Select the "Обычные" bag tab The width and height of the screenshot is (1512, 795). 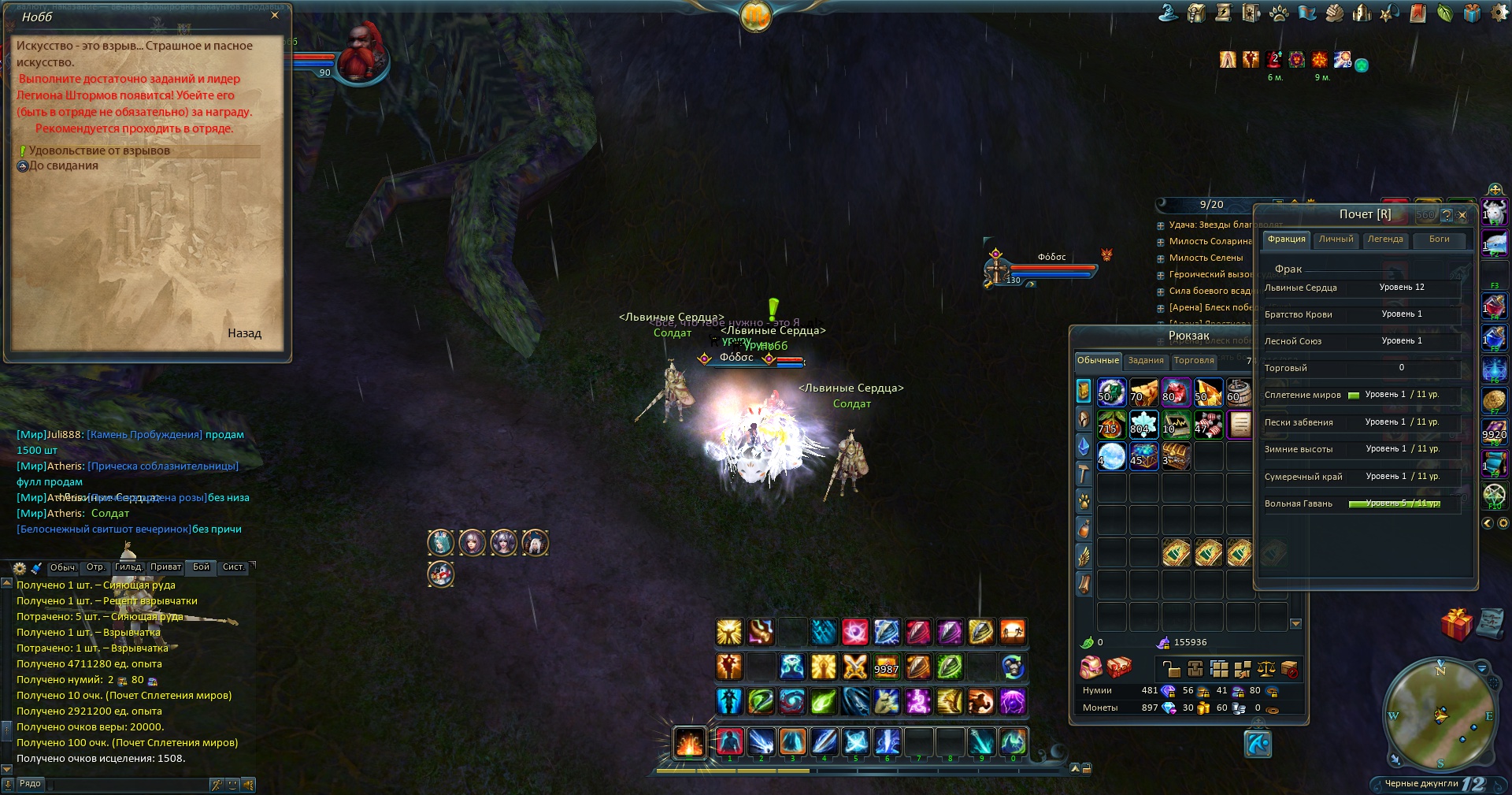[1098, 361]
